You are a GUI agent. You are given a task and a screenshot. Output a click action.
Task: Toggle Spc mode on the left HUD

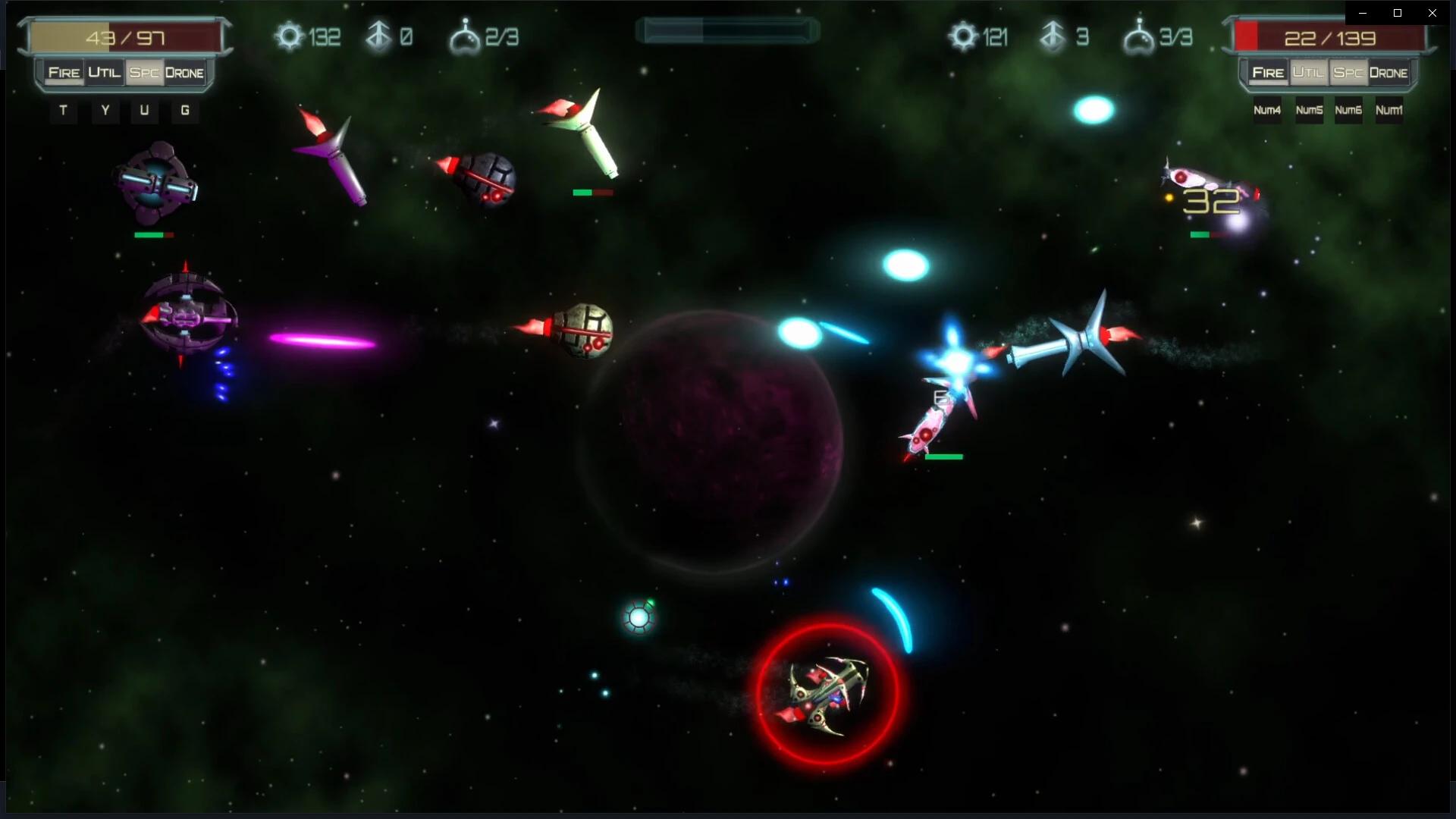coord(143,73)
